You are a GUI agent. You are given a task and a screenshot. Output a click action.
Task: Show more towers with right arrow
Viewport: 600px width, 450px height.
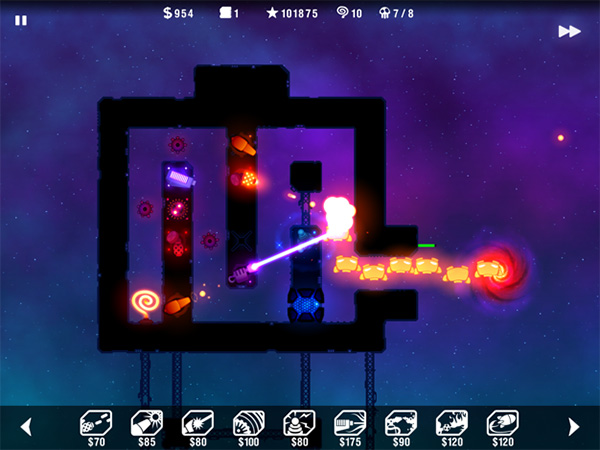click(x=573, y=427)
